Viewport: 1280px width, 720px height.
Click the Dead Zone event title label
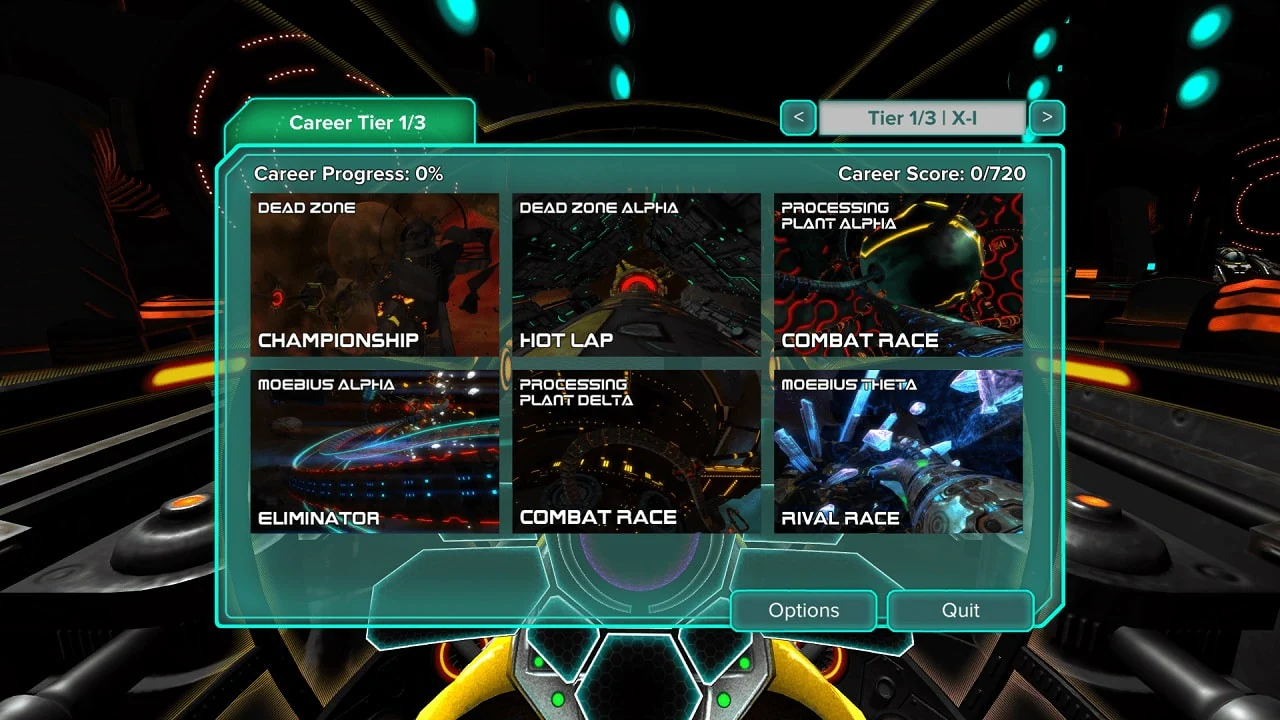pyautogui.click(x=305, y=207)
